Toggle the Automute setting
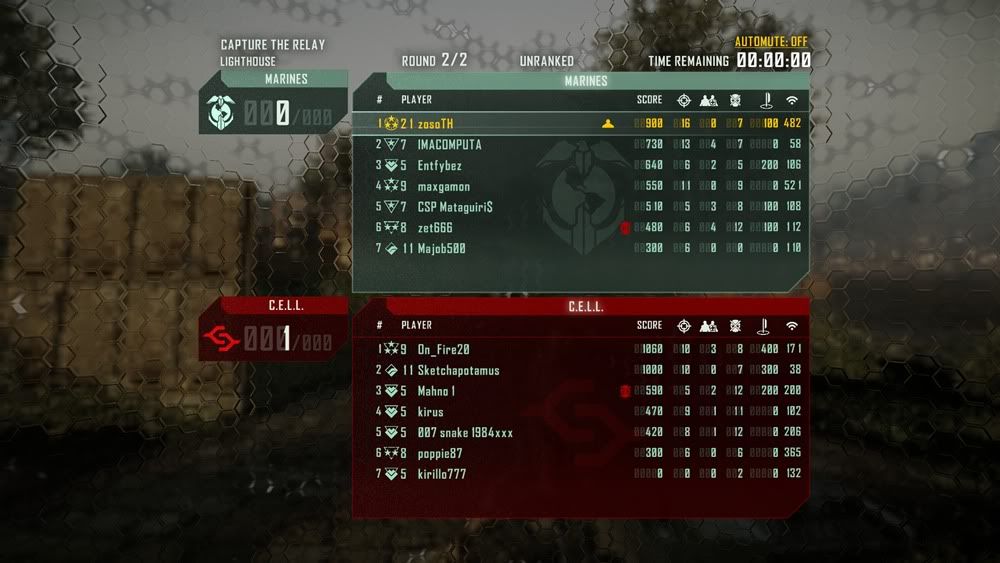Viewport: 1000px width, 563px height. (771, 42)
